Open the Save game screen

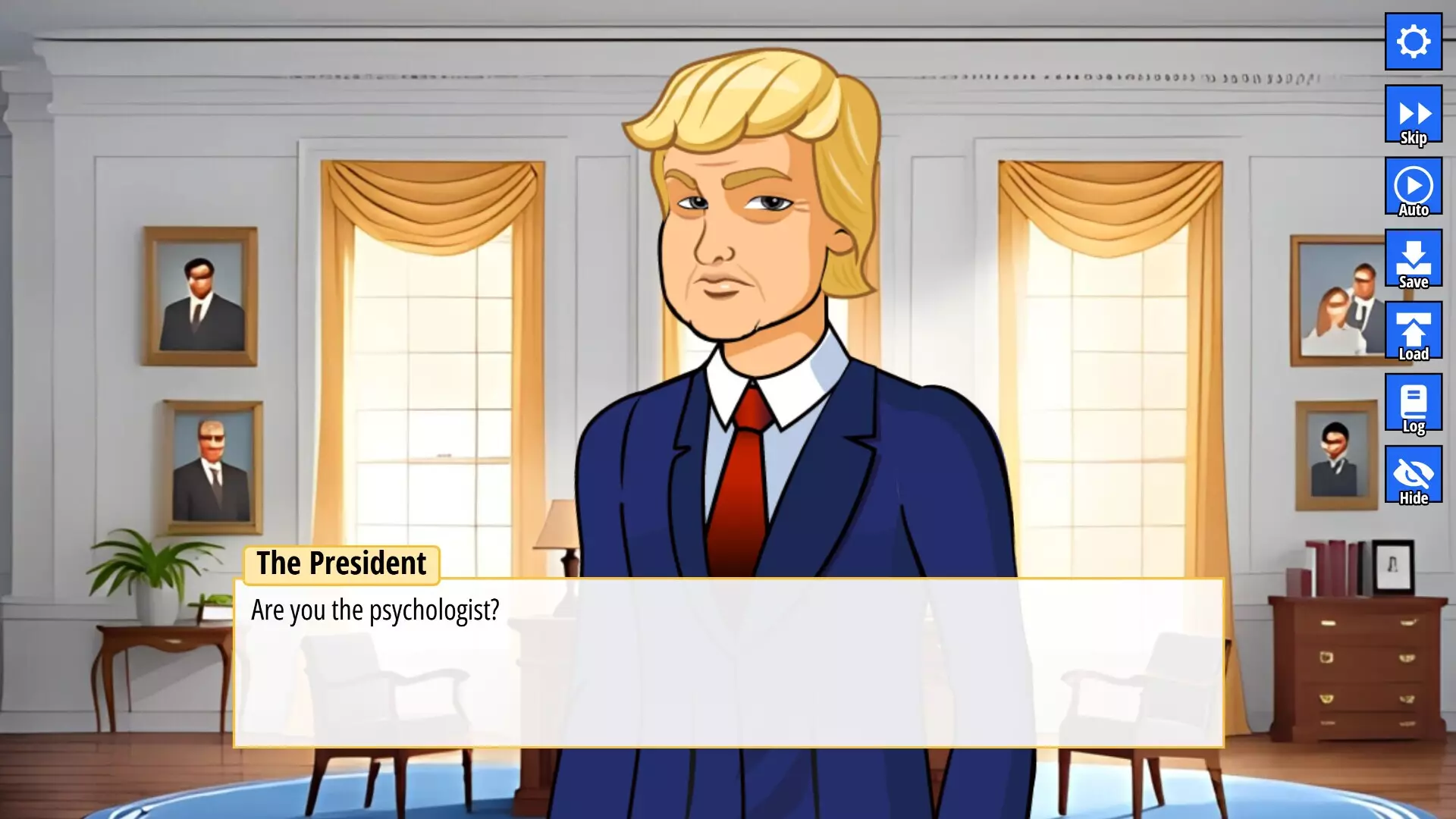pos(1413,258)
